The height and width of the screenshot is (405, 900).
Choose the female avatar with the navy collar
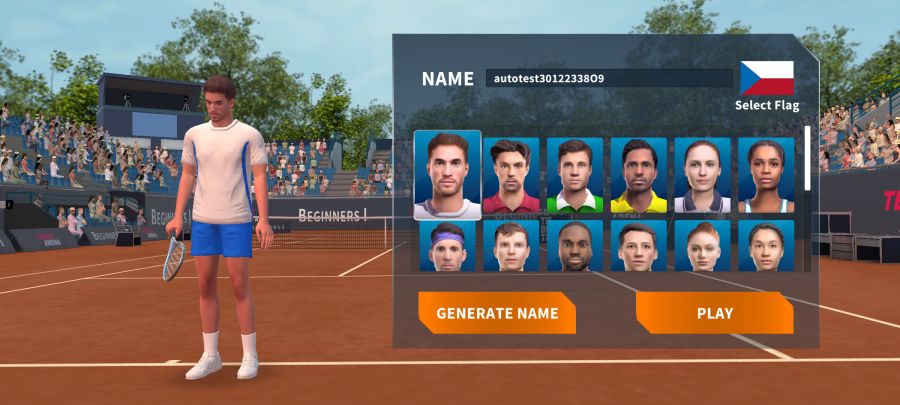pos(703,176)
